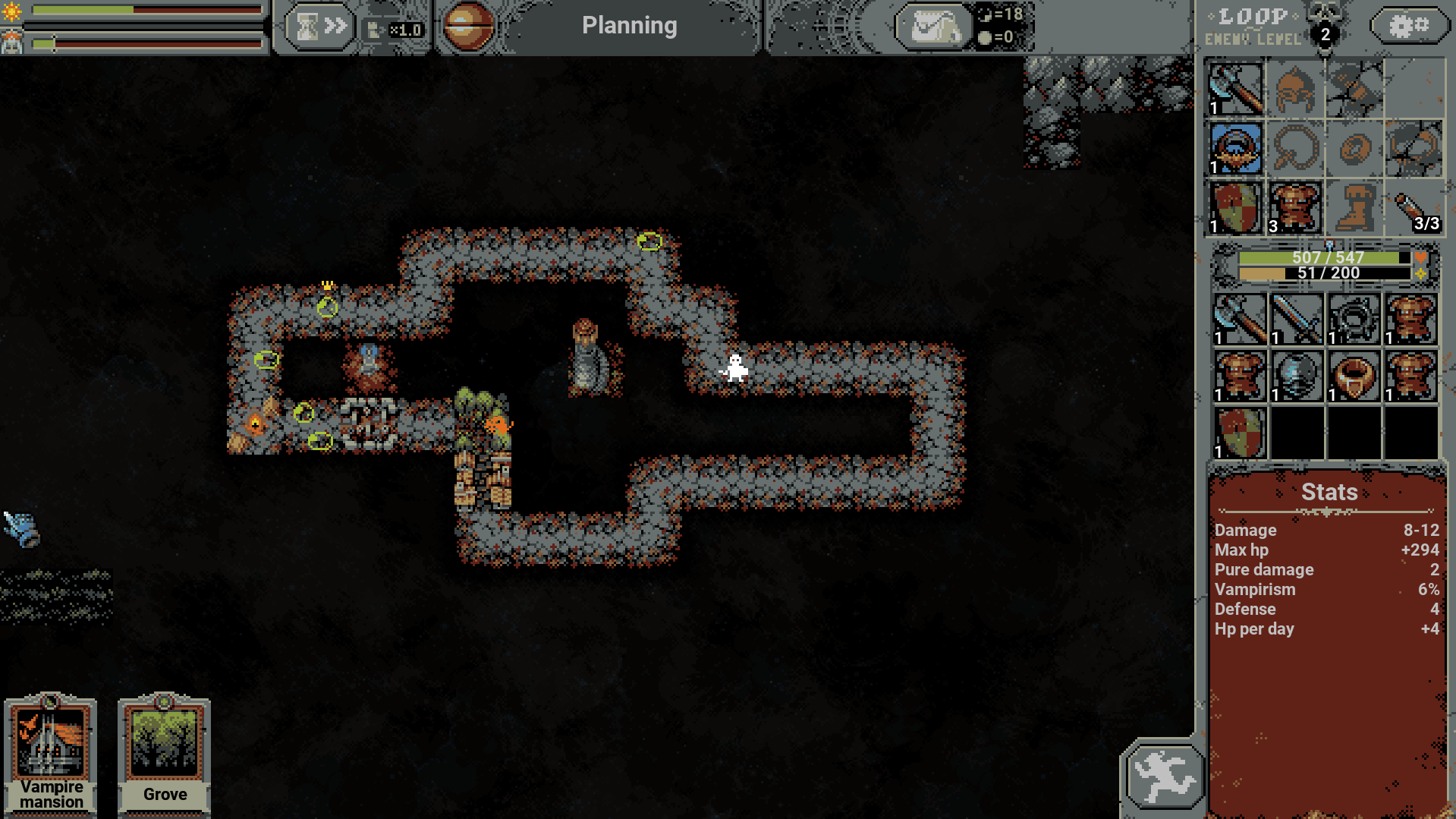Choose the sword in the inventory
Viewport: 1456px width, 819px height.
point(1297,320)
